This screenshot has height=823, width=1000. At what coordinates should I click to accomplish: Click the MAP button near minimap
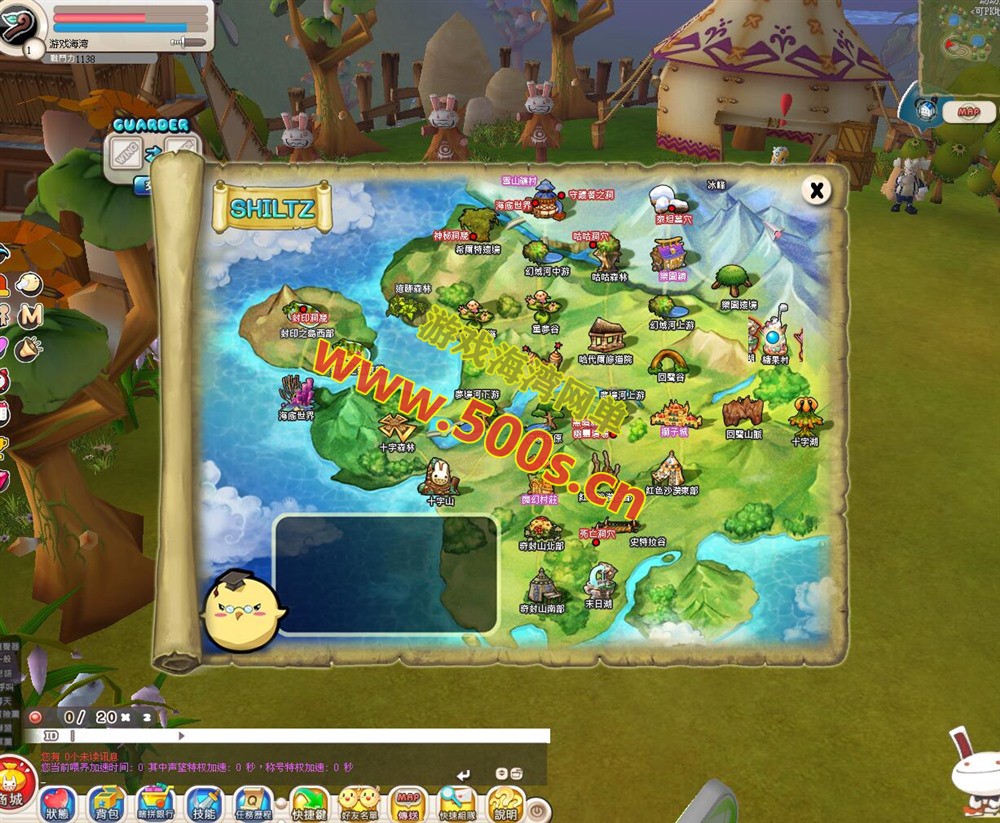968,112
